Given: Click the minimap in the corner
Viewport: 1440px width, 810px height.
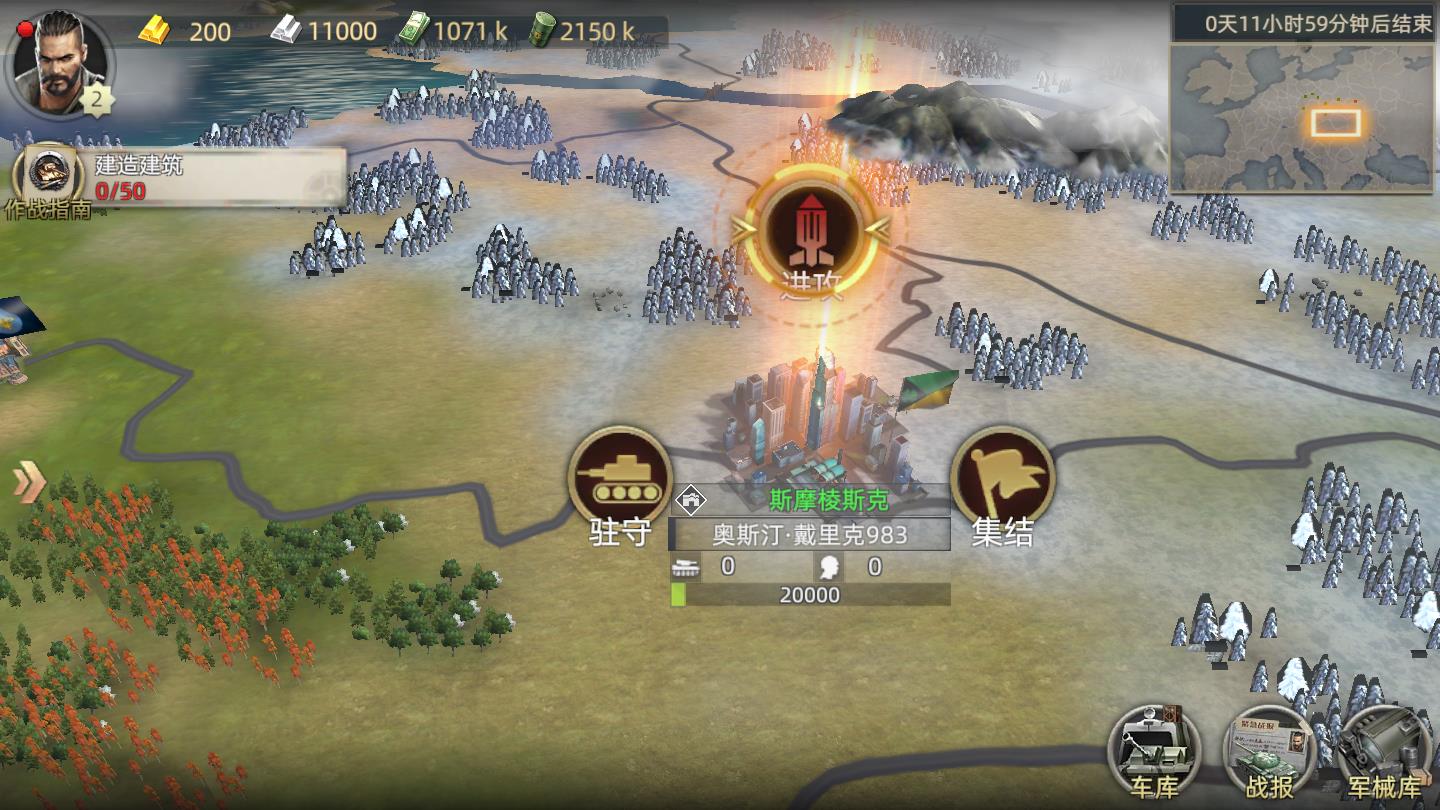Looking at the screenshot, I should [1303, 118].
